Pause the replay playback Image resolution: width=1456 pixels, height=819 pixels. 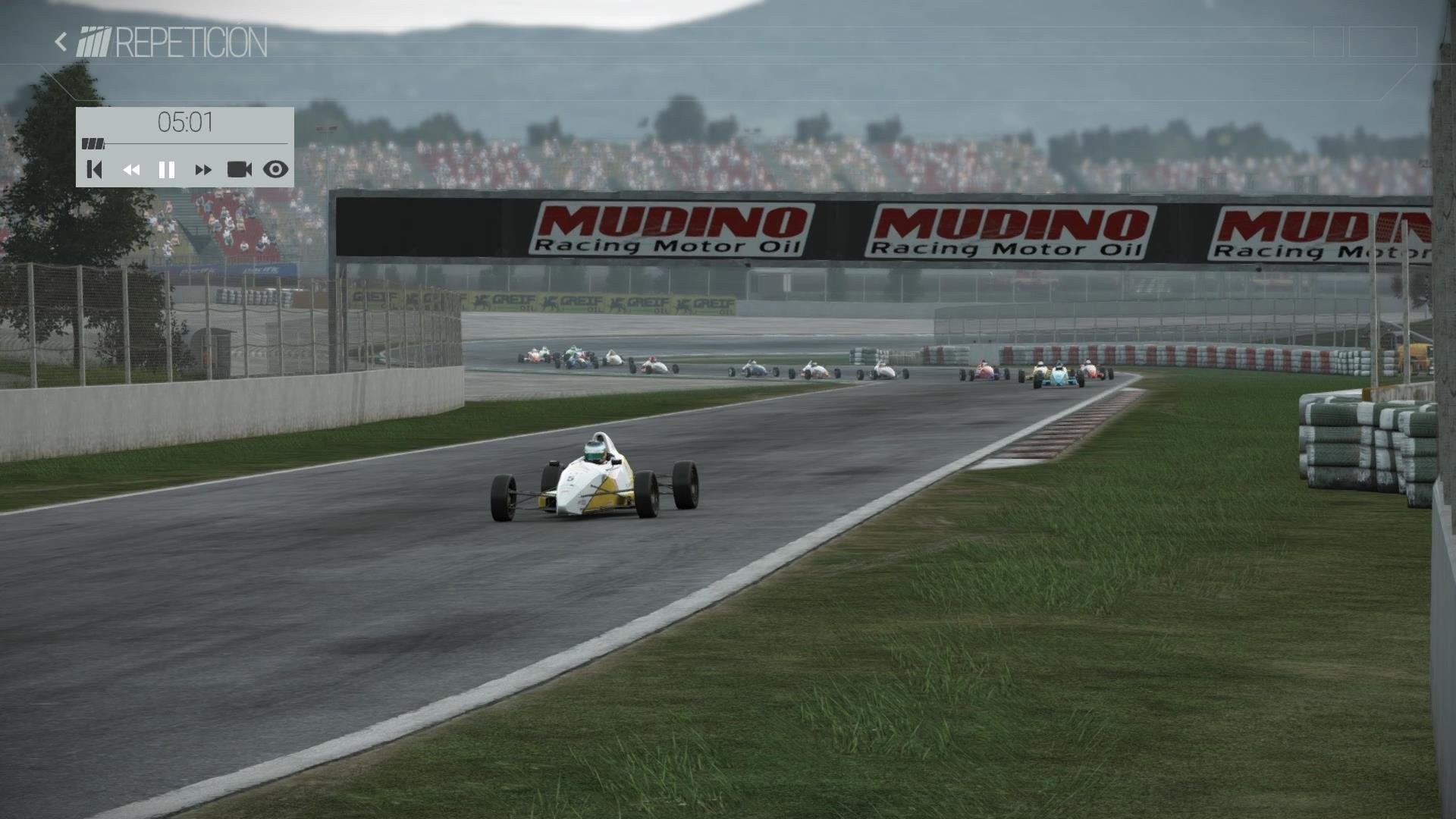pyautogui.click(x=167, y=170)
